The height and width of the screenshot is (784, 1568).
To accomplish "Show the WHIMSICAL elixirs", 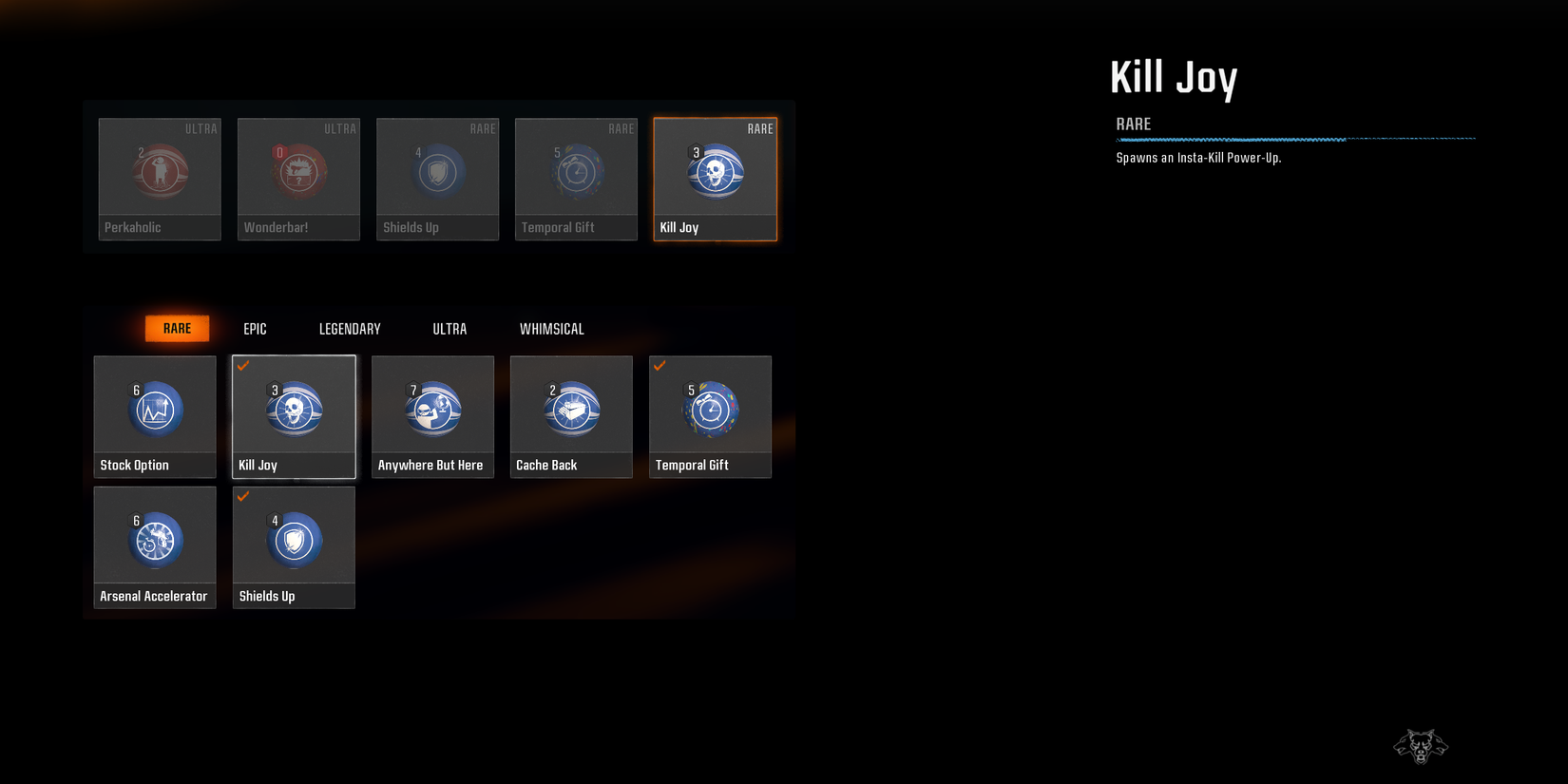I will [551, 328].
